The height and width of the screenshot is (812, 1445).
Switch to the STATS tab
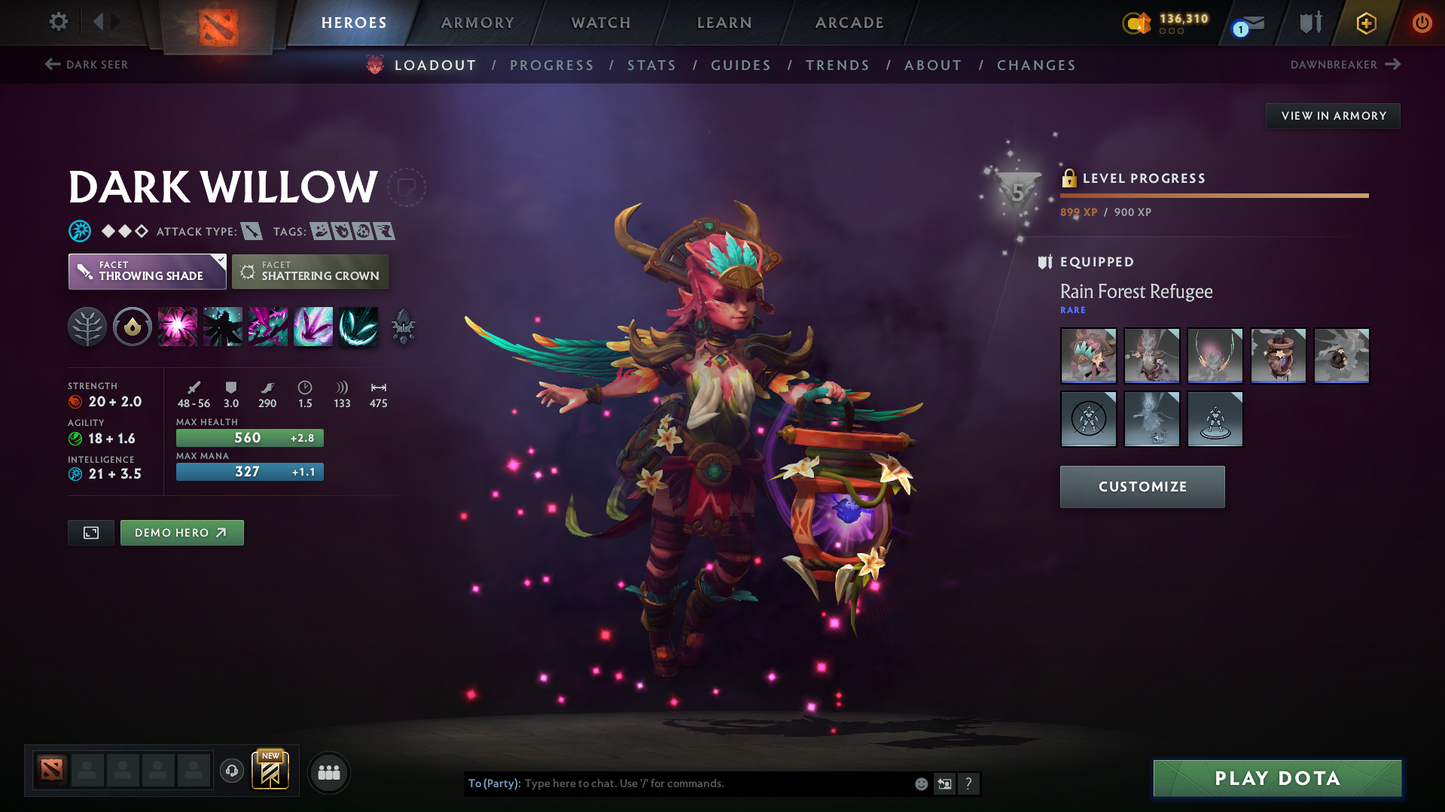[x=652, y=65]
